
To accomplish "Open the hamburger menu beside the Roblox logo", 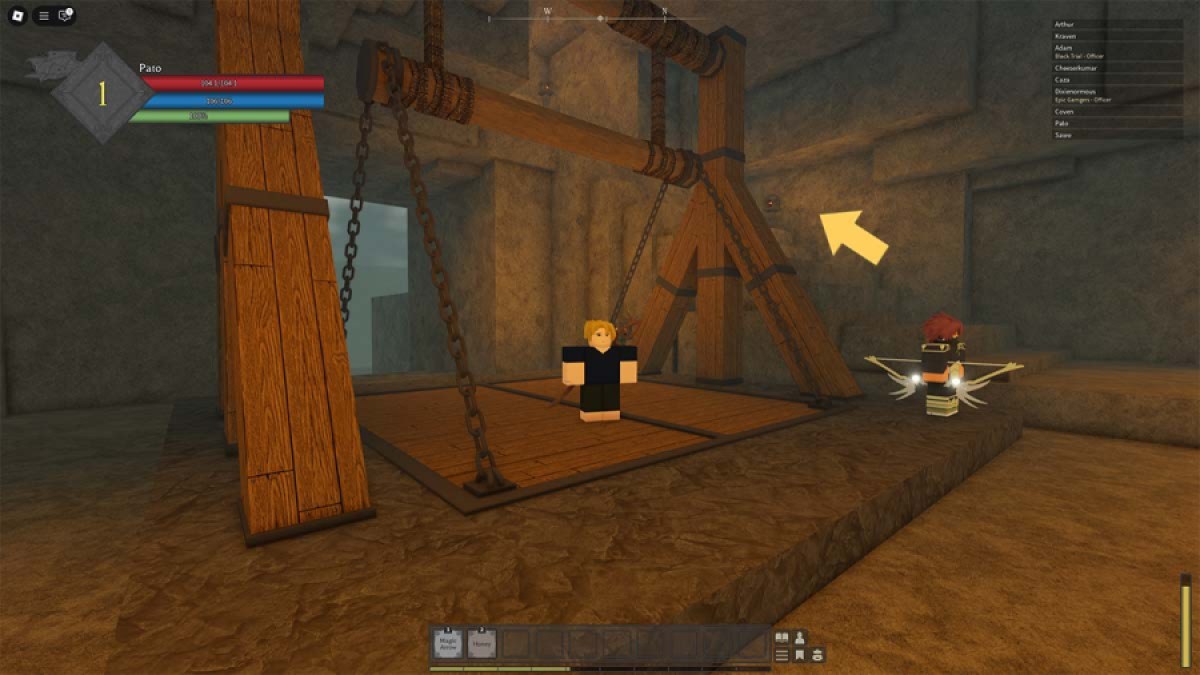I will coord(43,15).
